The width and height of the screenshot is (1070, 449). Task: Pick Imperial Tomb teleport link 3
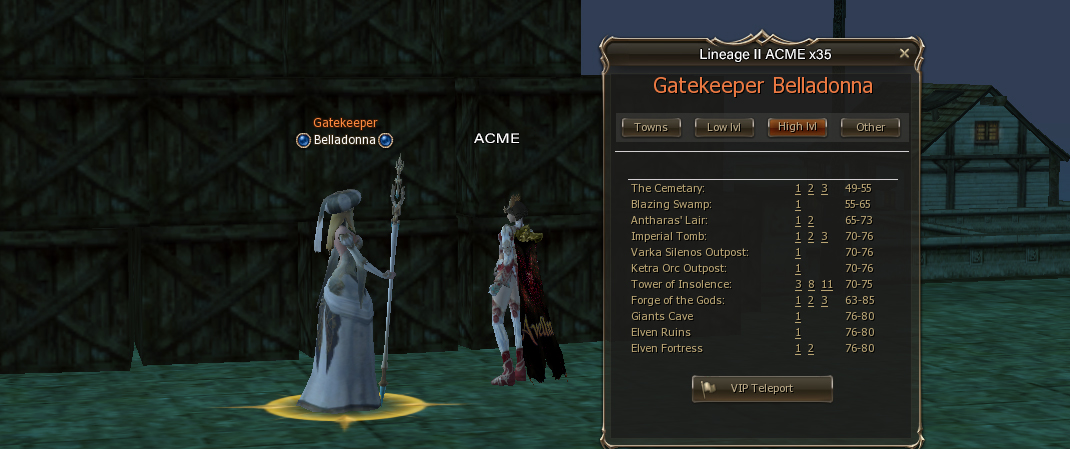(824, 236)
